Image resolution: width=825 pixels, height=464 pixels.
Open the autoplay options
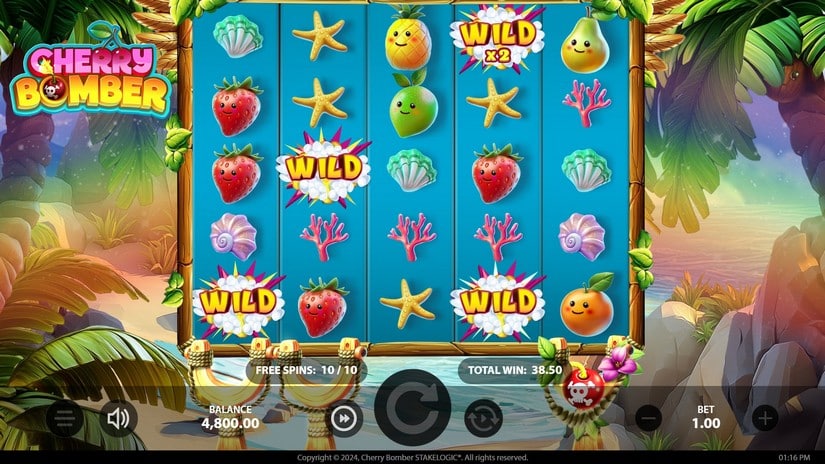coord(483,418)
